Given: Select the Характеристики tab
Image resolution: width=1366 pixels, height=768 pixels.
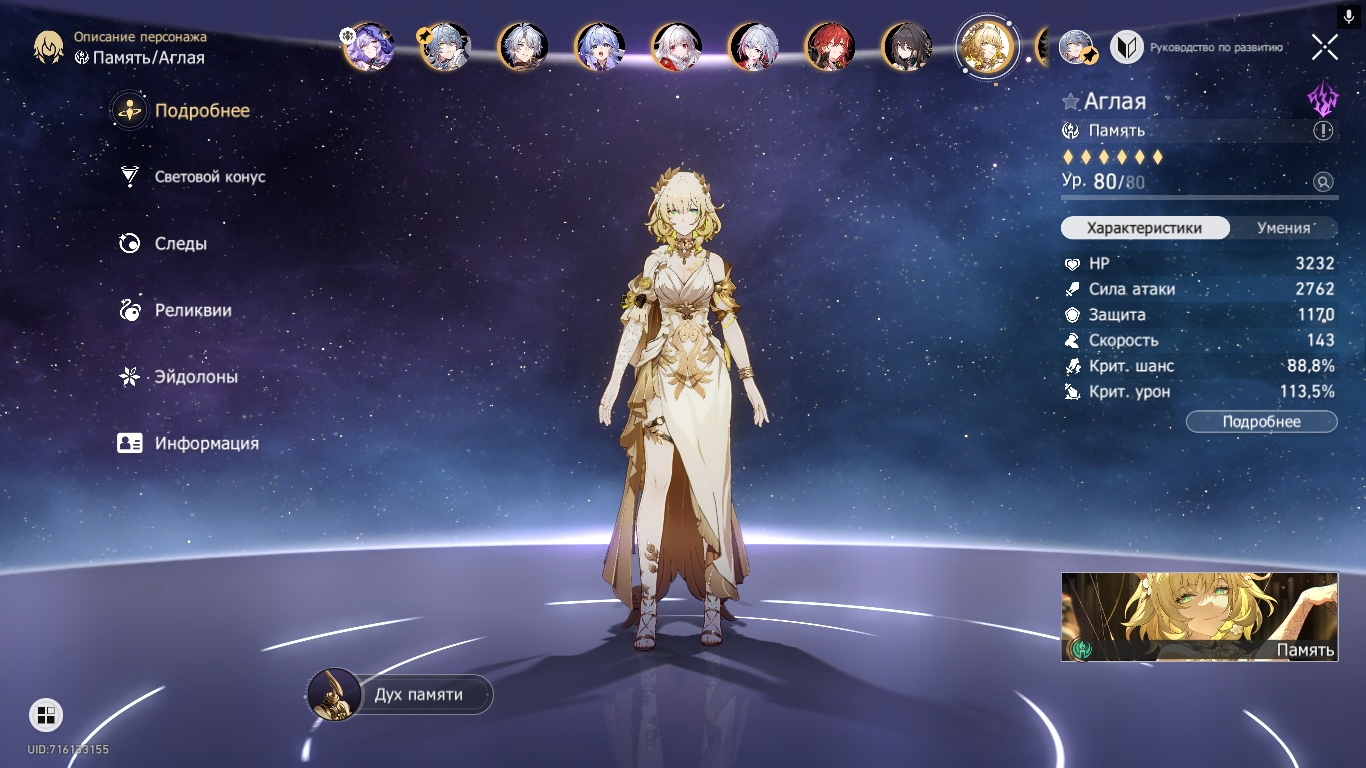Looking at the screenshot, I should click(1145, 228).
